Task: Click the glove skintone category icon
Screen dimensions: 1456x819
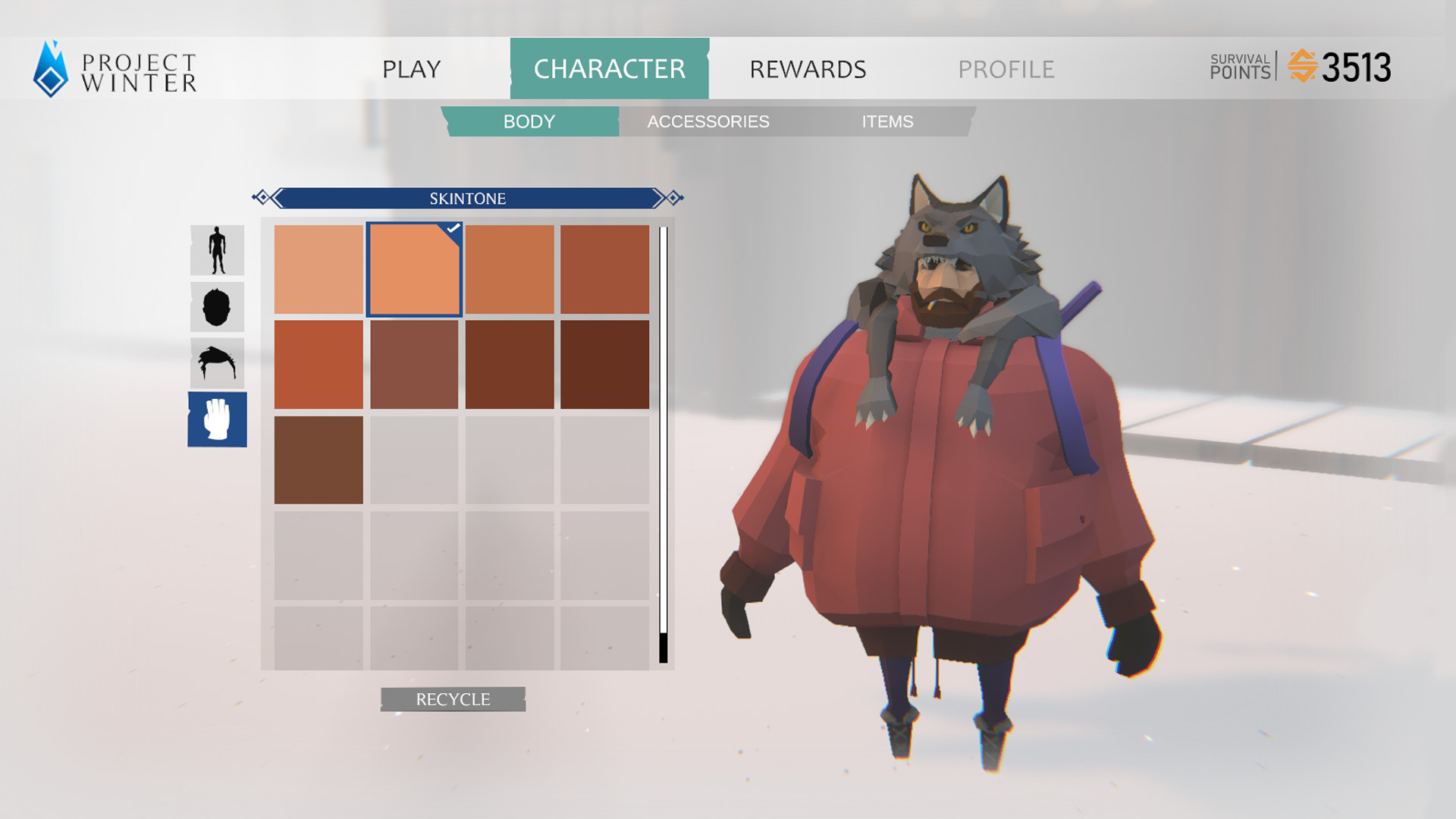Action: [217, 419]
